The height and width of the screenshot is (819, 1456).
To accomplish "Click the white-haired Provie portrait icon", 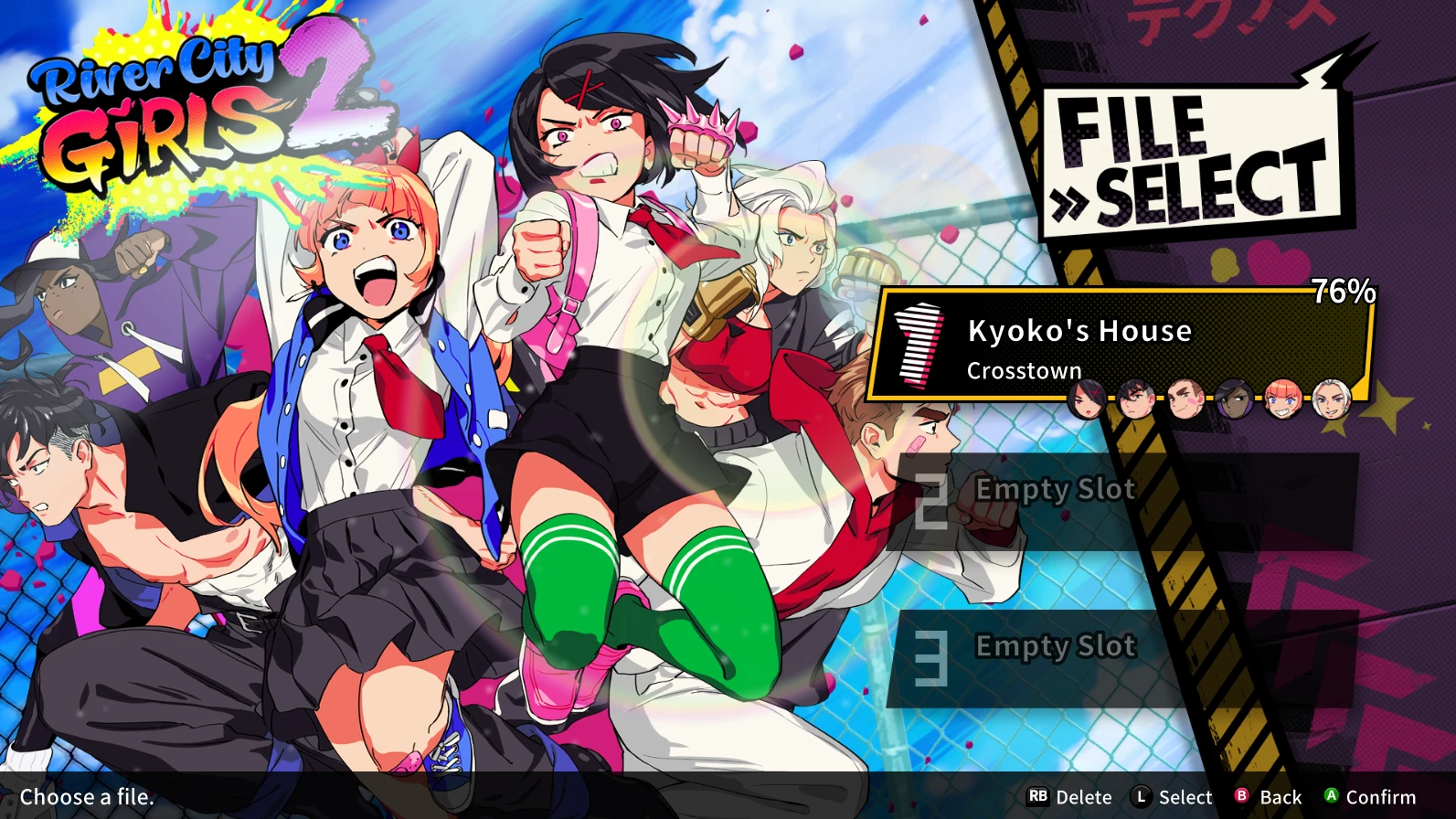I will [1331, 399].
